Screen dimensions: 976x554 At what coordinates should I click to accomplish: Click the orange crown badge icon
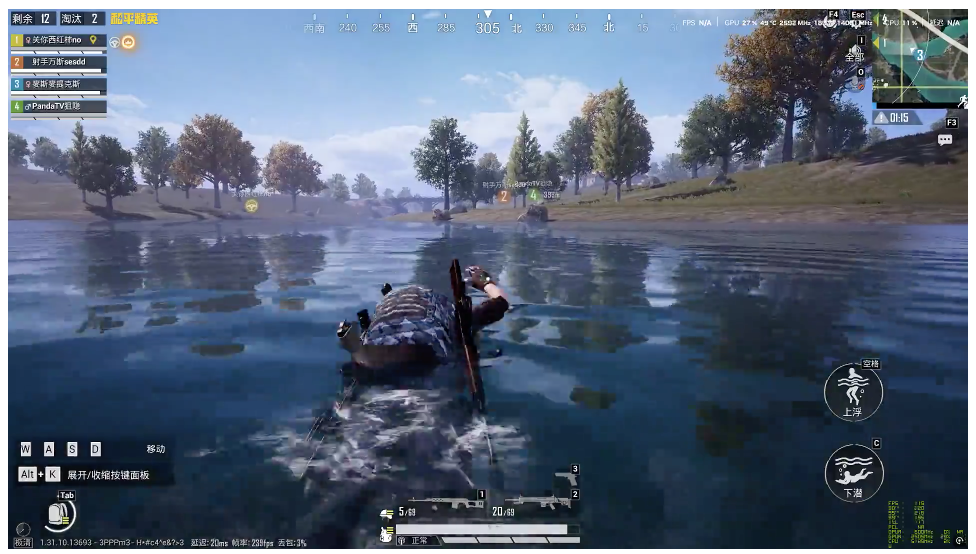[x=129, y=42]
